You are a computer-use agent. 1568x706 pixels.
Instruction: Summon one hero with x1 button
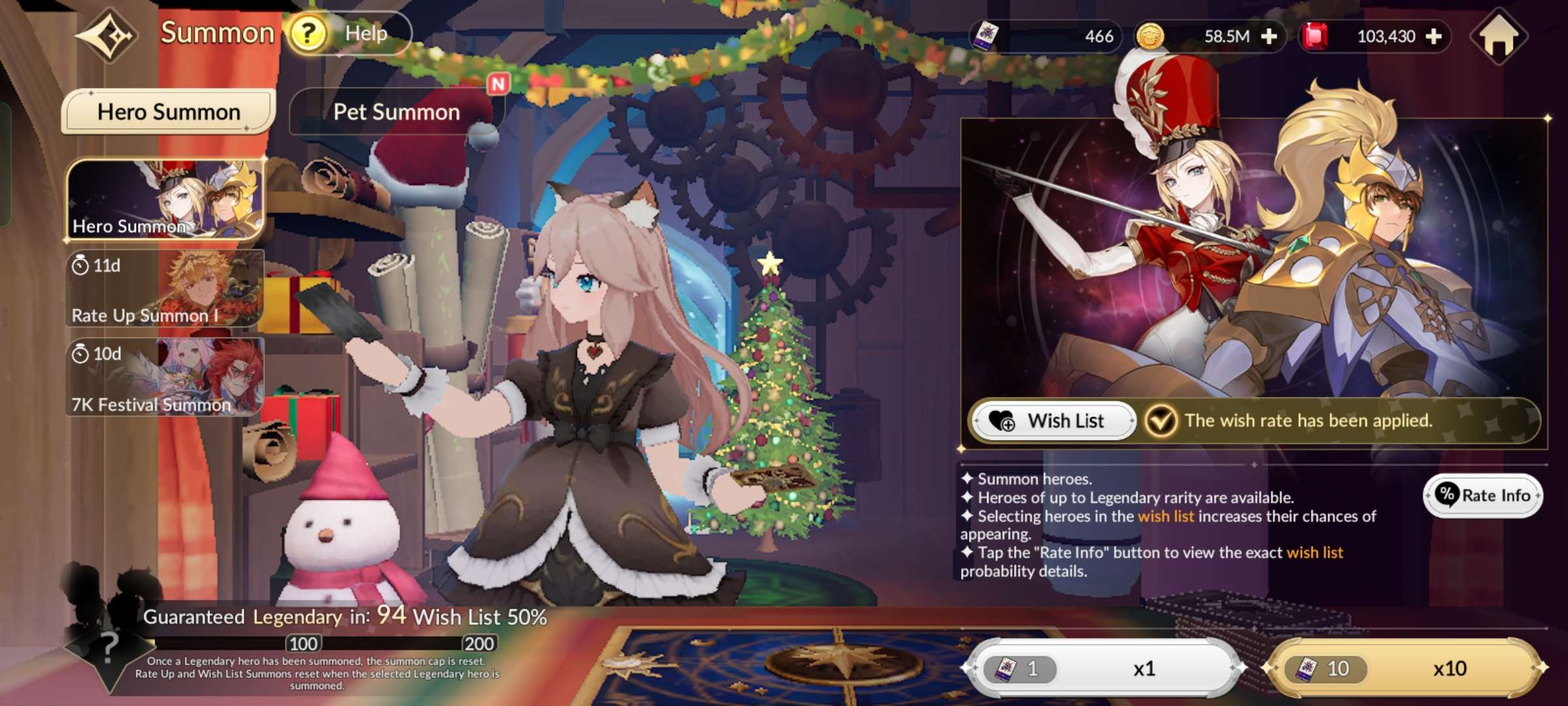[1104, 668]
